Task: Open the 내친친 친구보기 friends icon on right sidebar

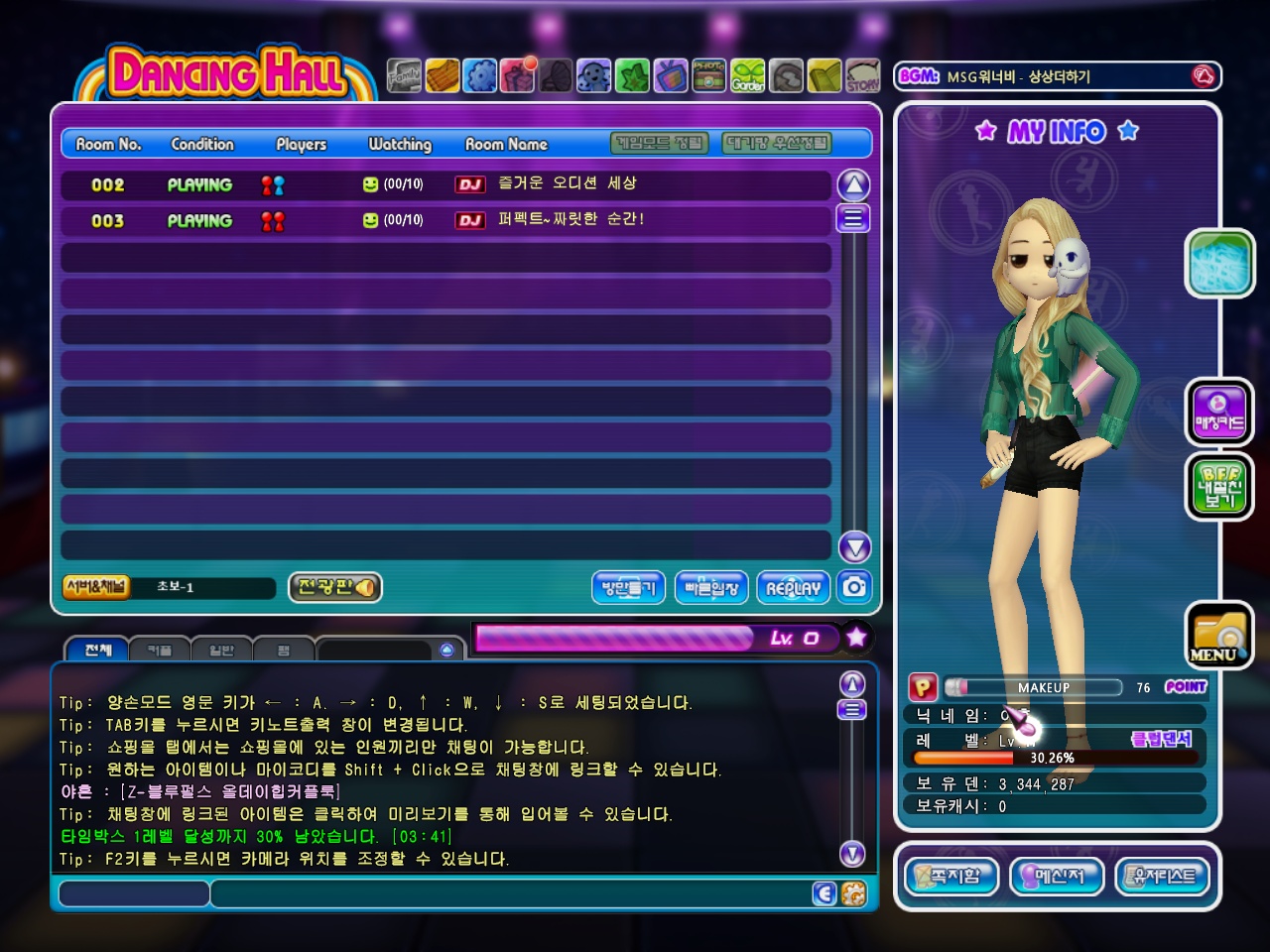Action: click(x=1219, y=485)
